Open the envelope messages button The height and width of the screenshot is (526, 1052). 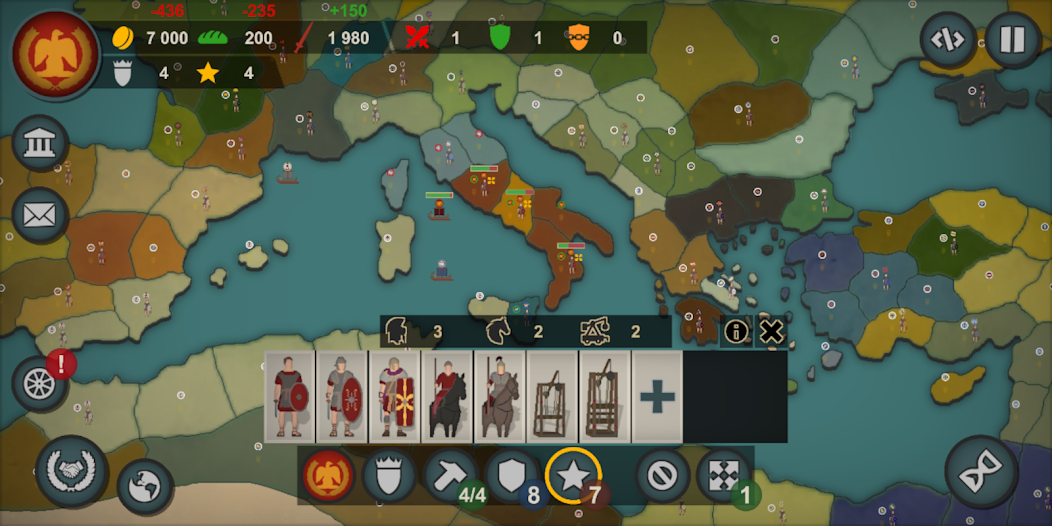(x=40, y=214)
